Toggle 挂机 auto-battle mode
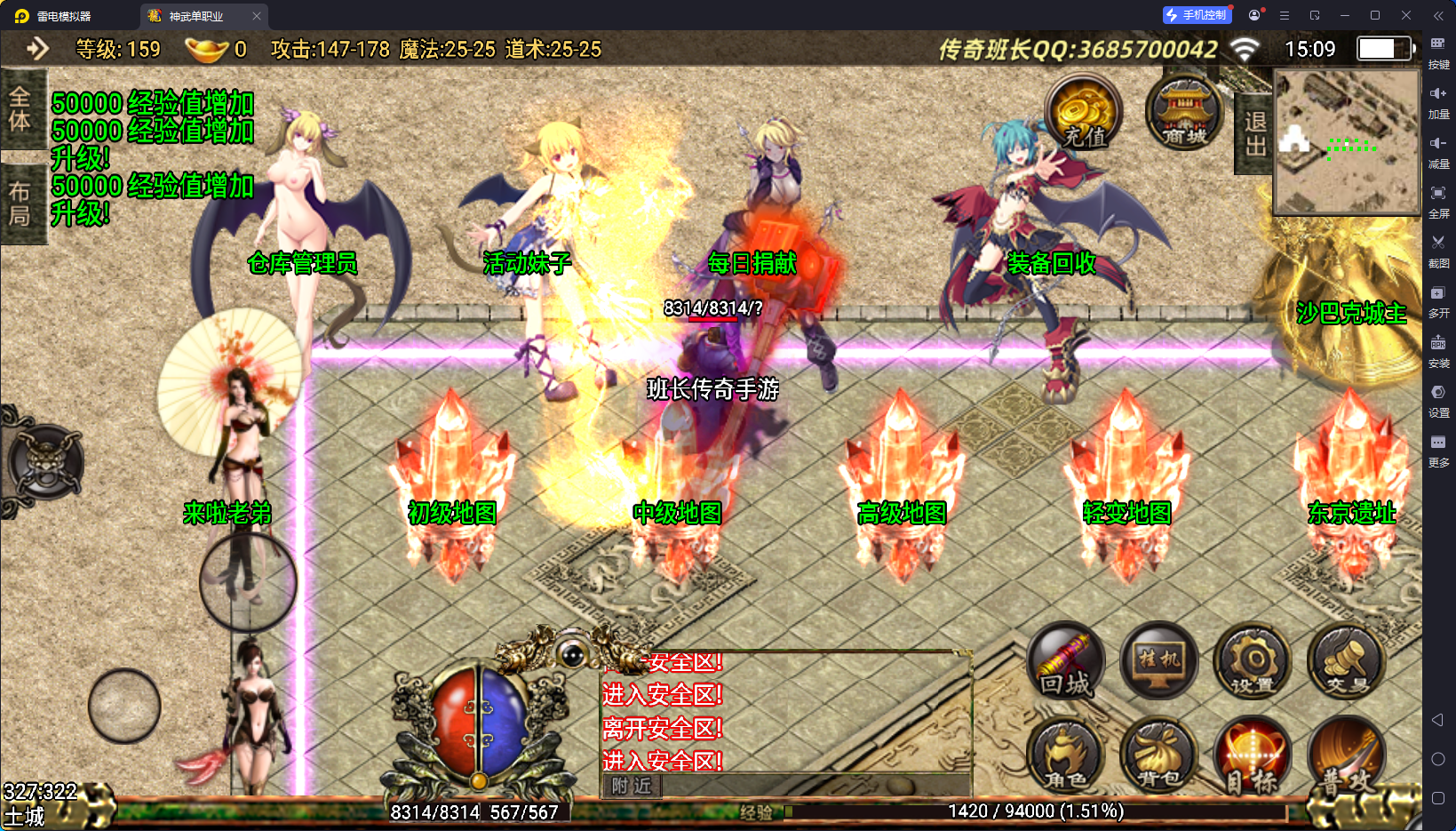The height and width of the screenshot is (831, 1456). click(x=1158, y=662)
